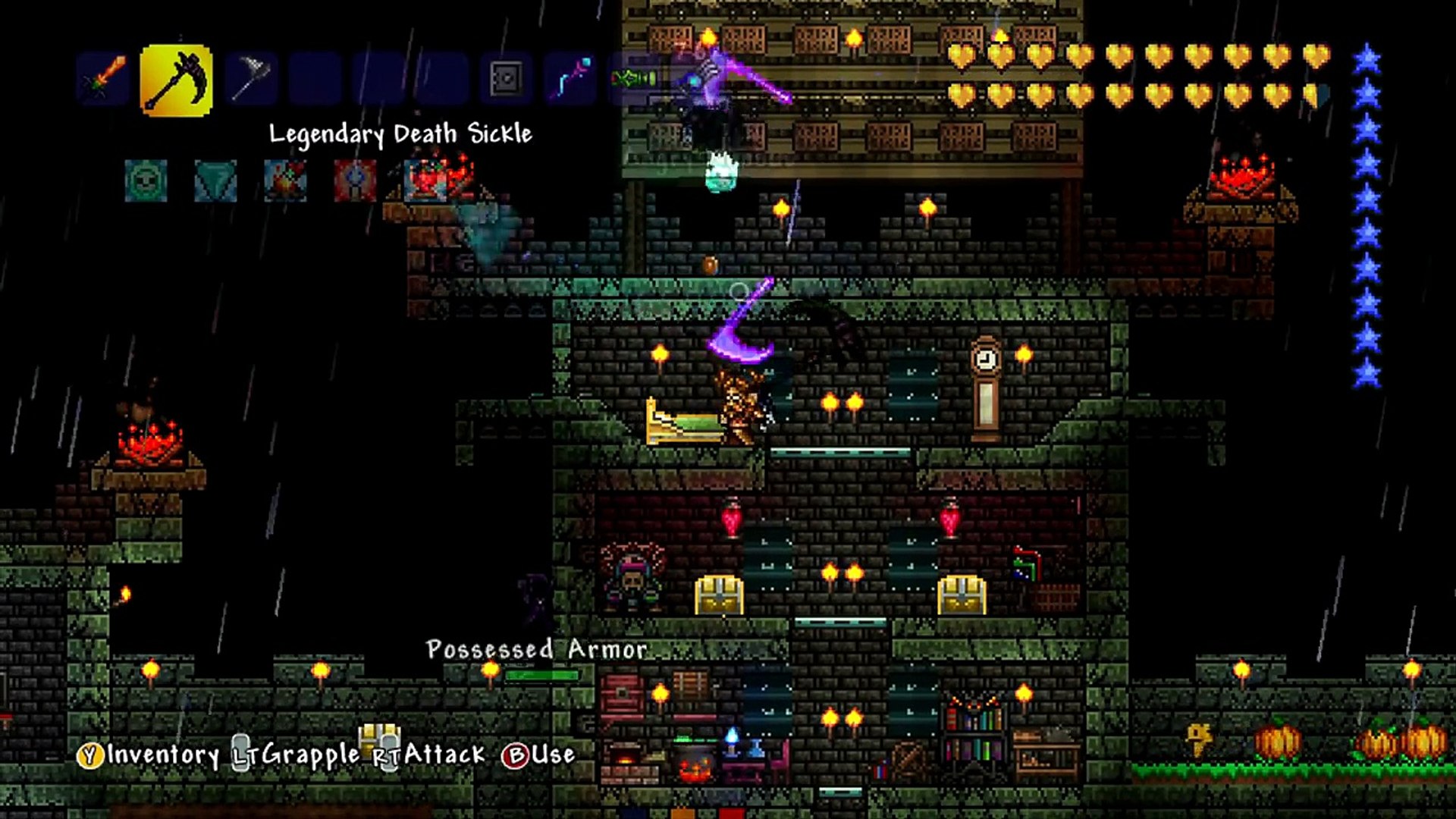Click the green smiling face buff icon

point(146,181)
